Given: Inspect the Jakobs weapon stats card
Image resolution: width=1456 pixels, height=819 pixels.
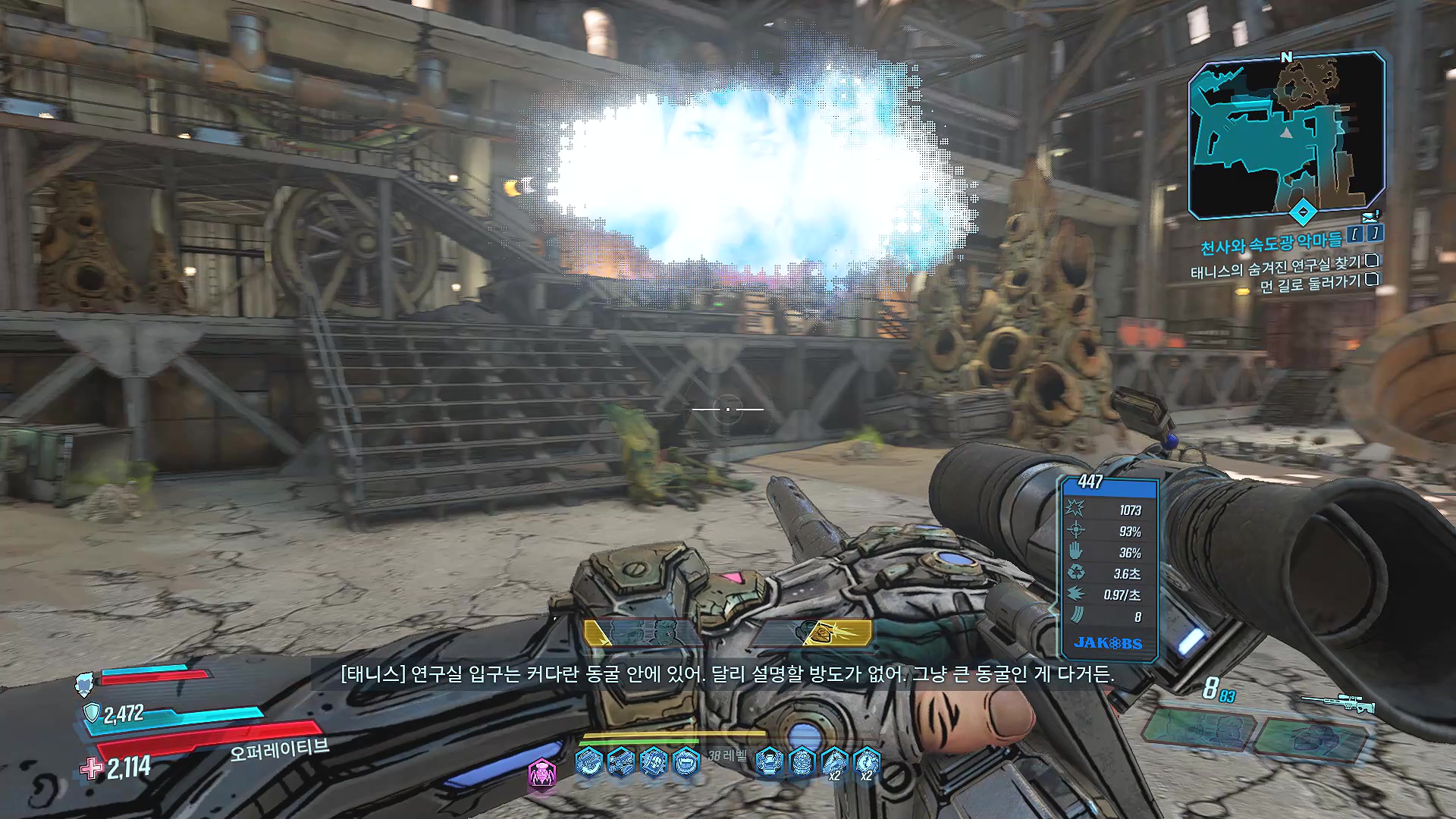Looking at the screenshot, I should 1109,569.
